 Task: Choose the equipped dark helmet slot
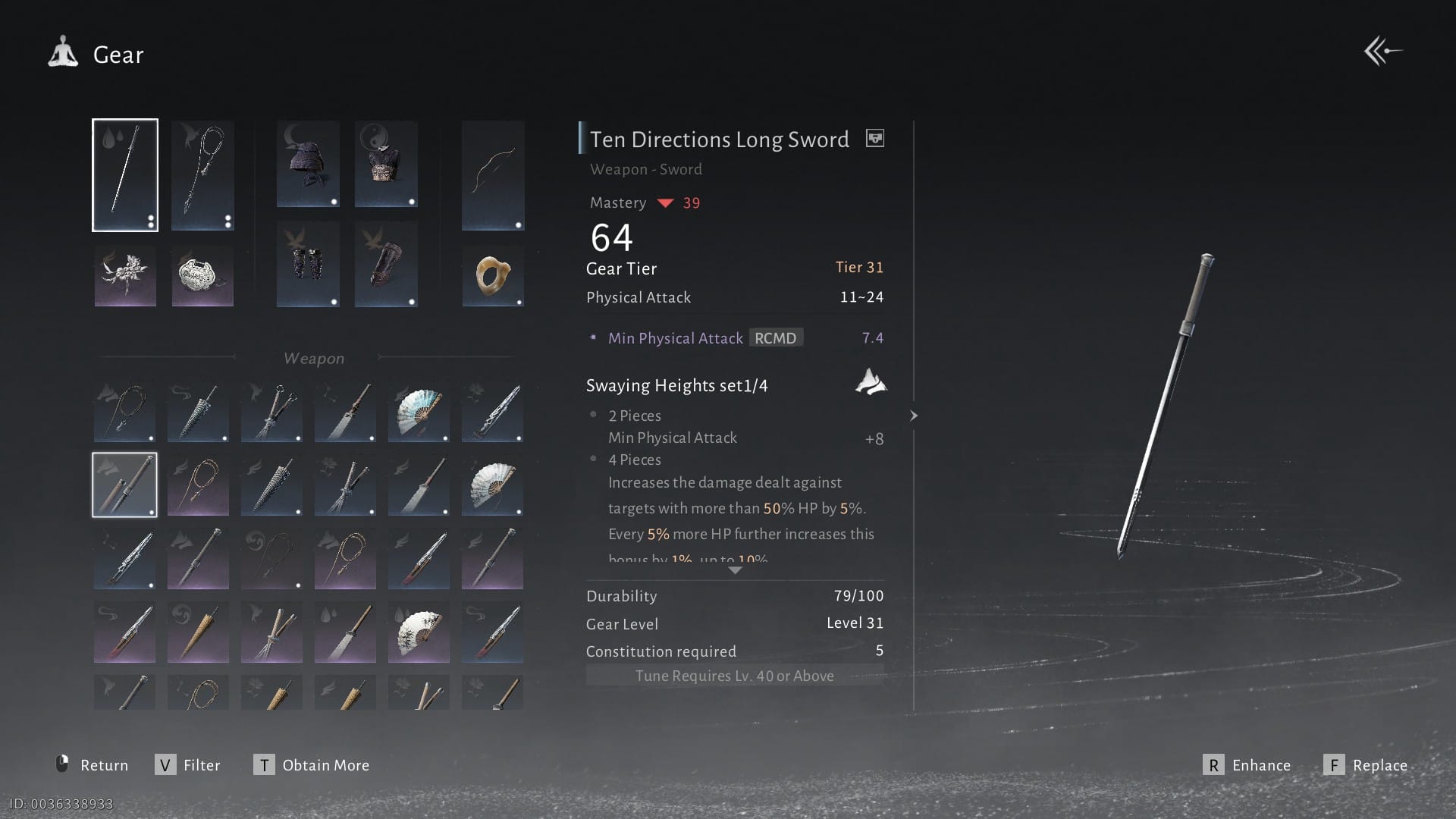308,164
